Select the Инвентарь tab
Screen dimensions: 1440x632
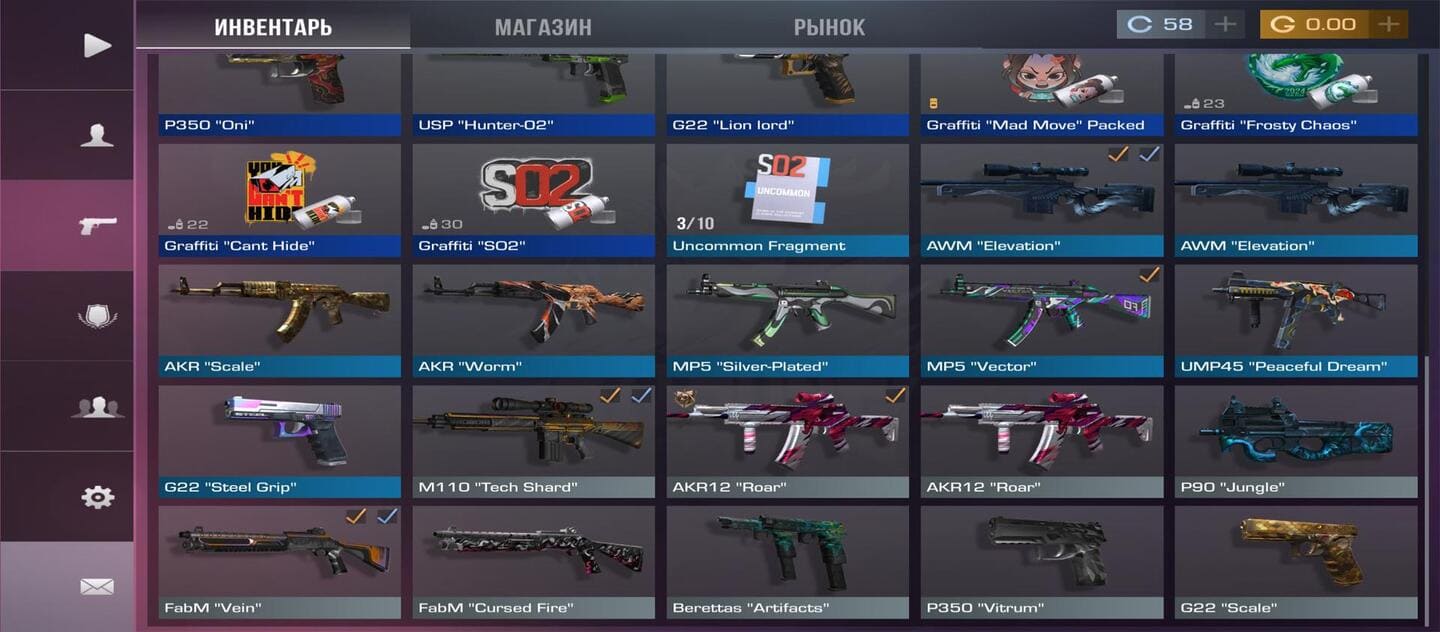click(273, 27)
